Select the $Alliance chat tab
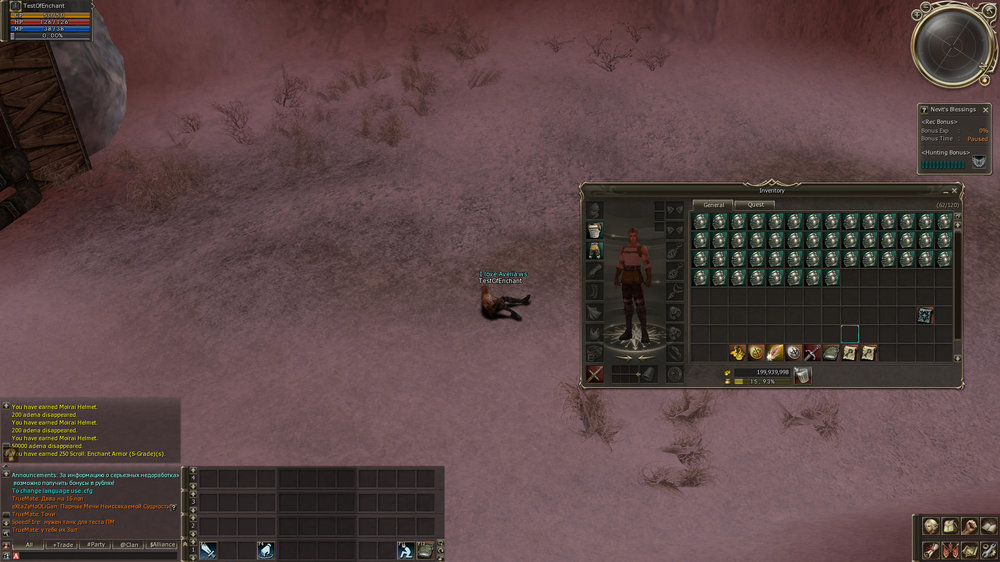This screenshot has height=562, width=1000. (162, 544)
